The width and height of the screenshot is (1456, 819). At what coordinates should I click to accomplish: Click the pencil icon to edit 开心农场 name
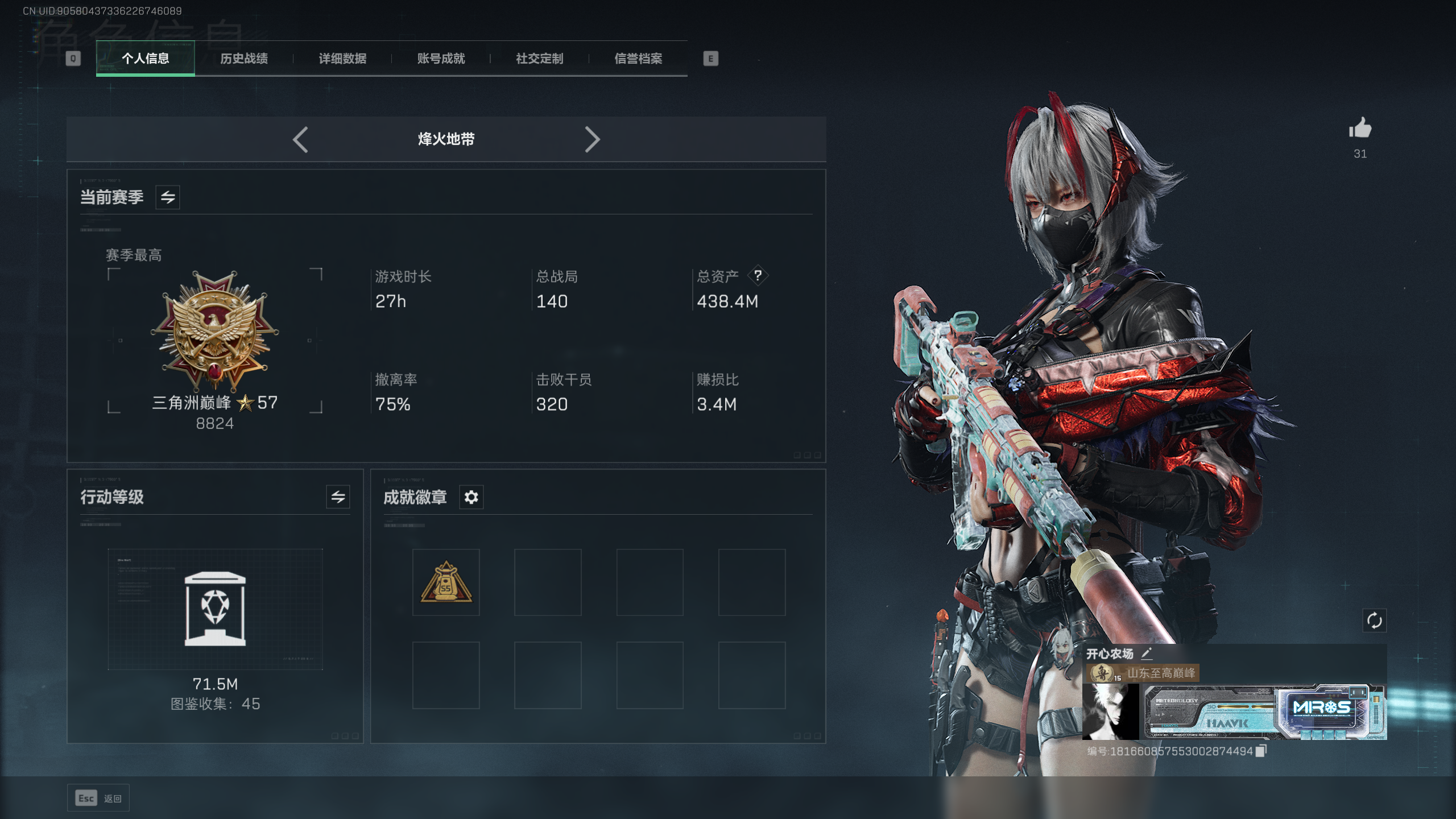(x=1147, y=654)
